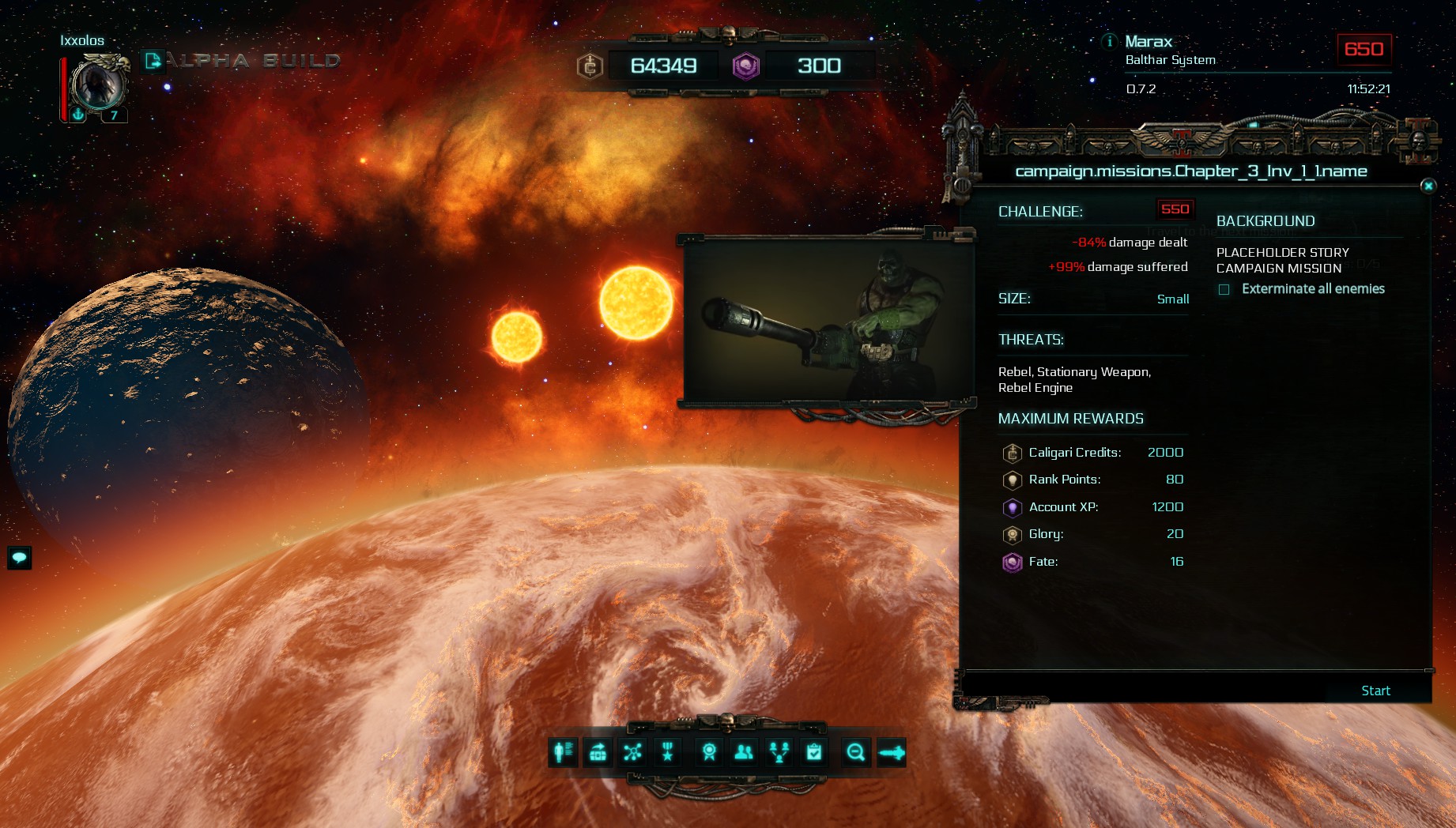Click the document export icon
The width and height of the screenshot is (1456, 828).
click(153, 60)
